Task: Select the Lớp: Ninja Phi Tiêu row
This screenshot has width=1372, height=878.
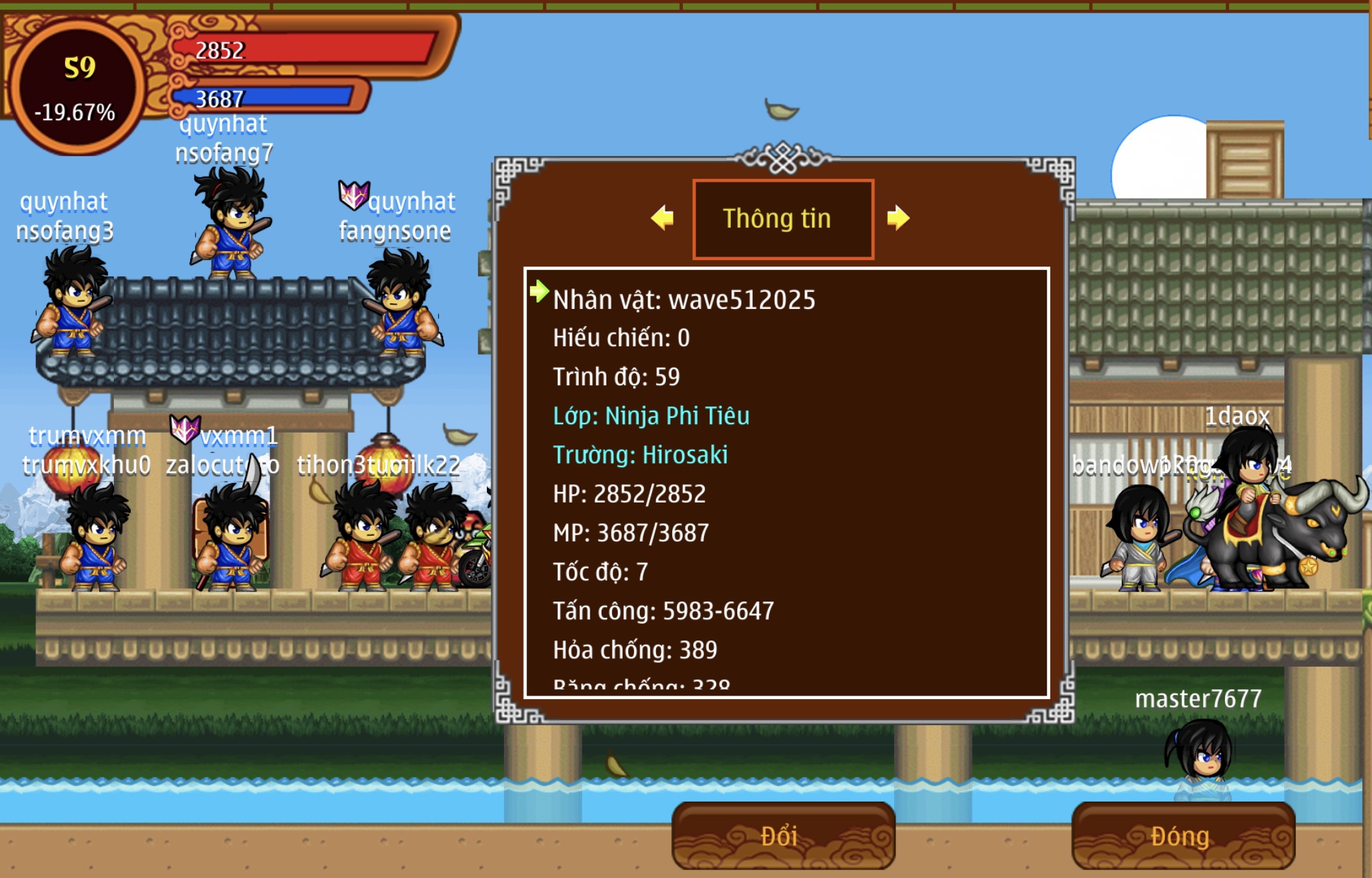Action: 651,416
